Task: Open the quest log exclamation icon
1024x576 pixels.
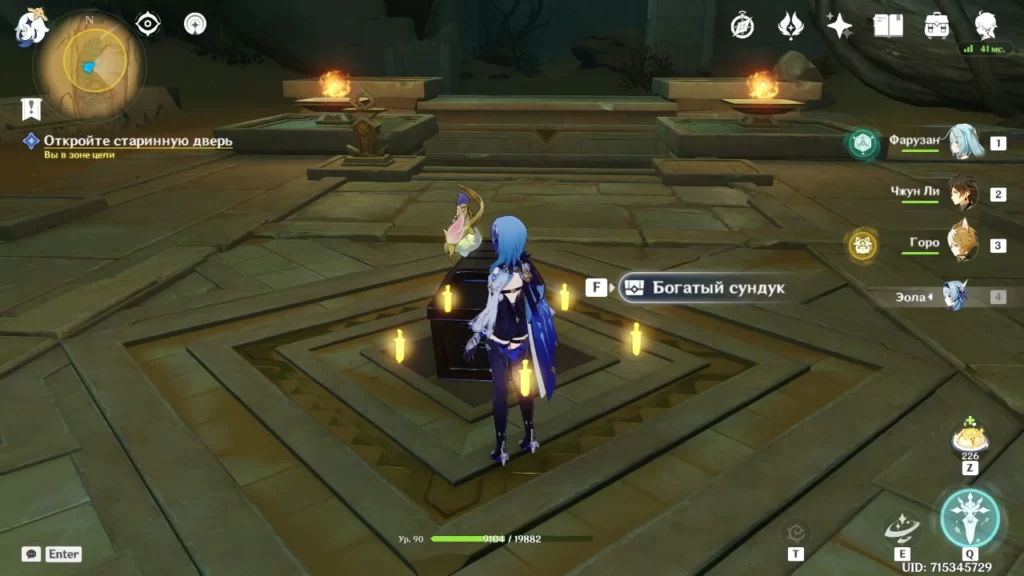Action: pos(31,108)
